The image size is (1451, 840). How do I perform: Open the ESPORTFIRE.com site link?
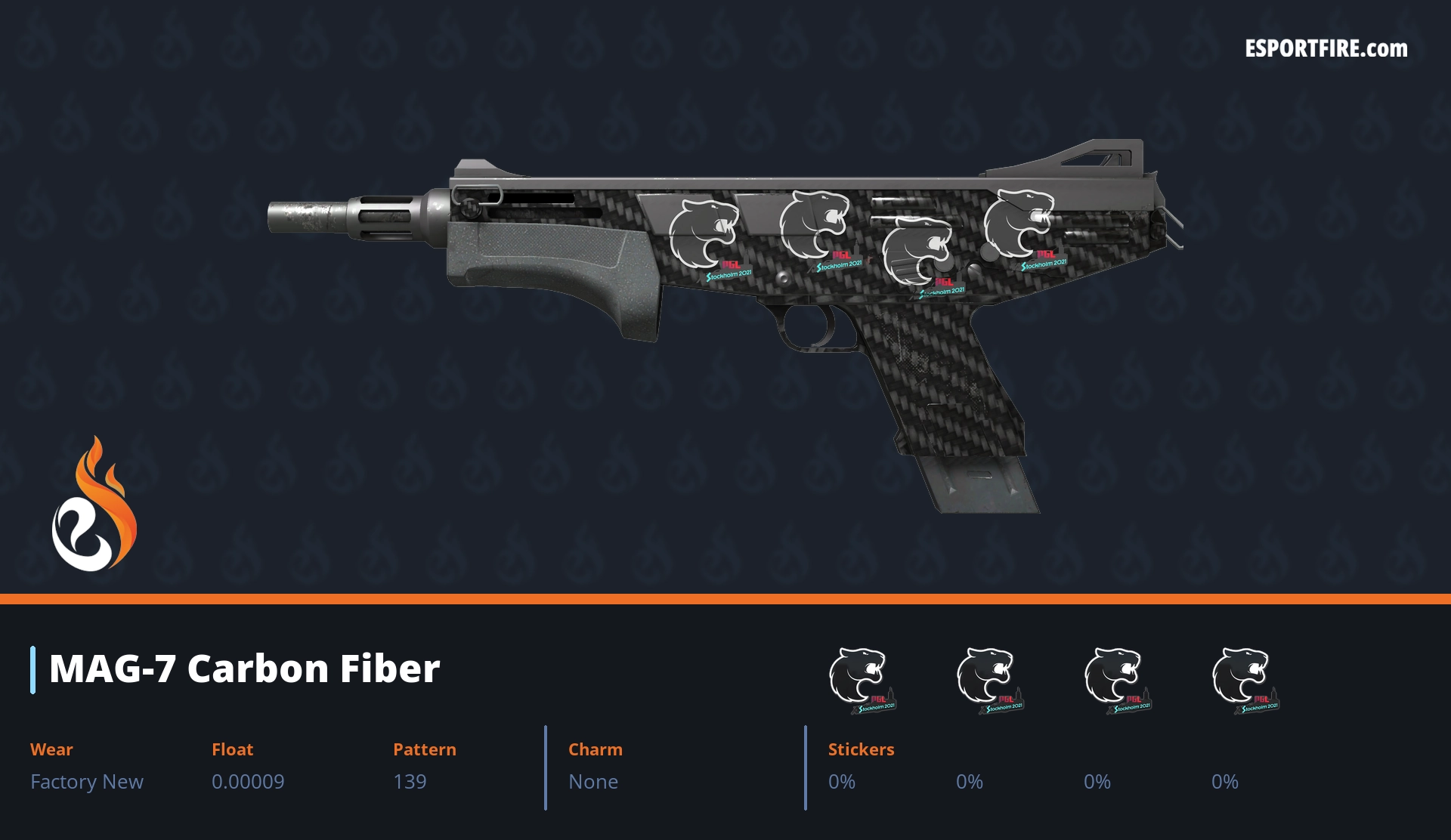pos(1326,49)
